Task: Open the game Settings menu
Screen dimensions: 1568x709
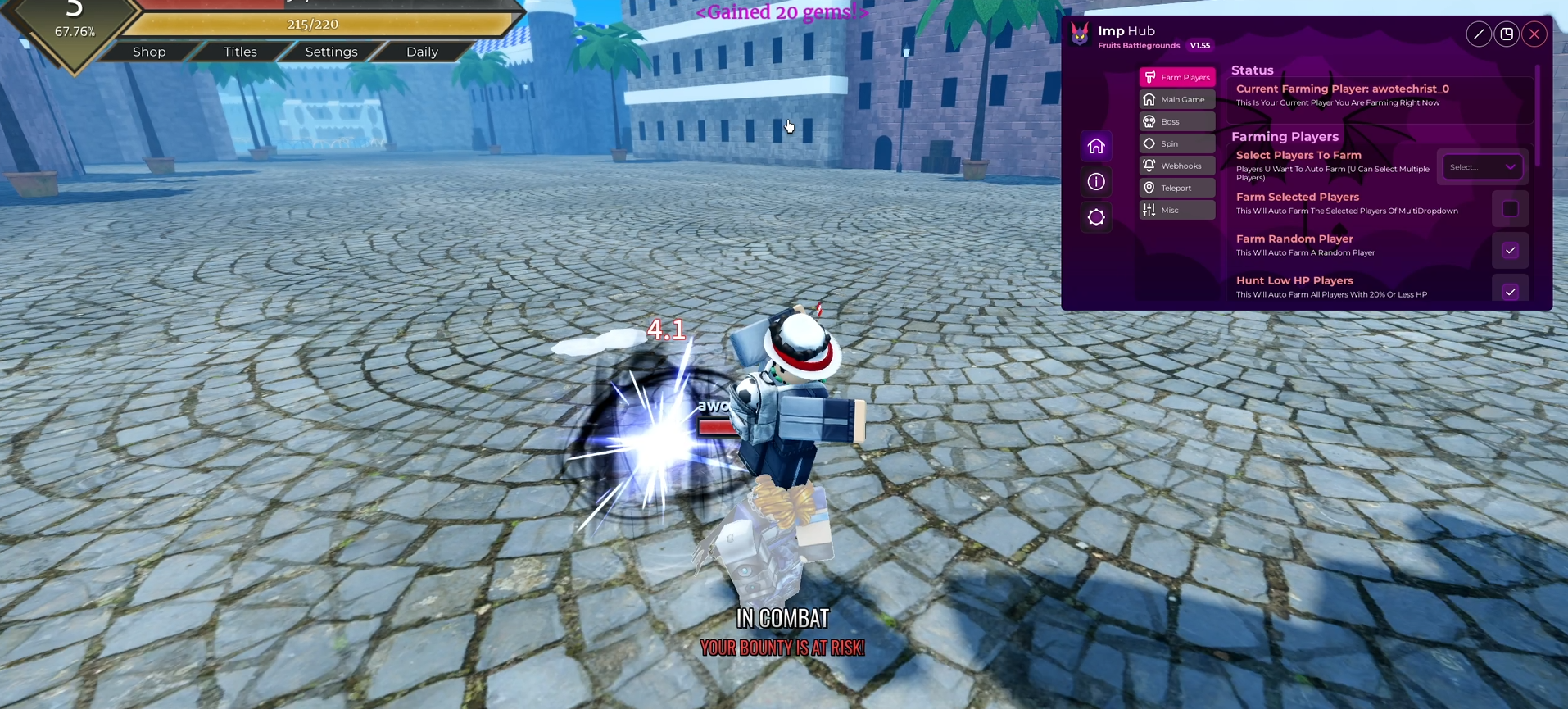Action: click(331, 52)
